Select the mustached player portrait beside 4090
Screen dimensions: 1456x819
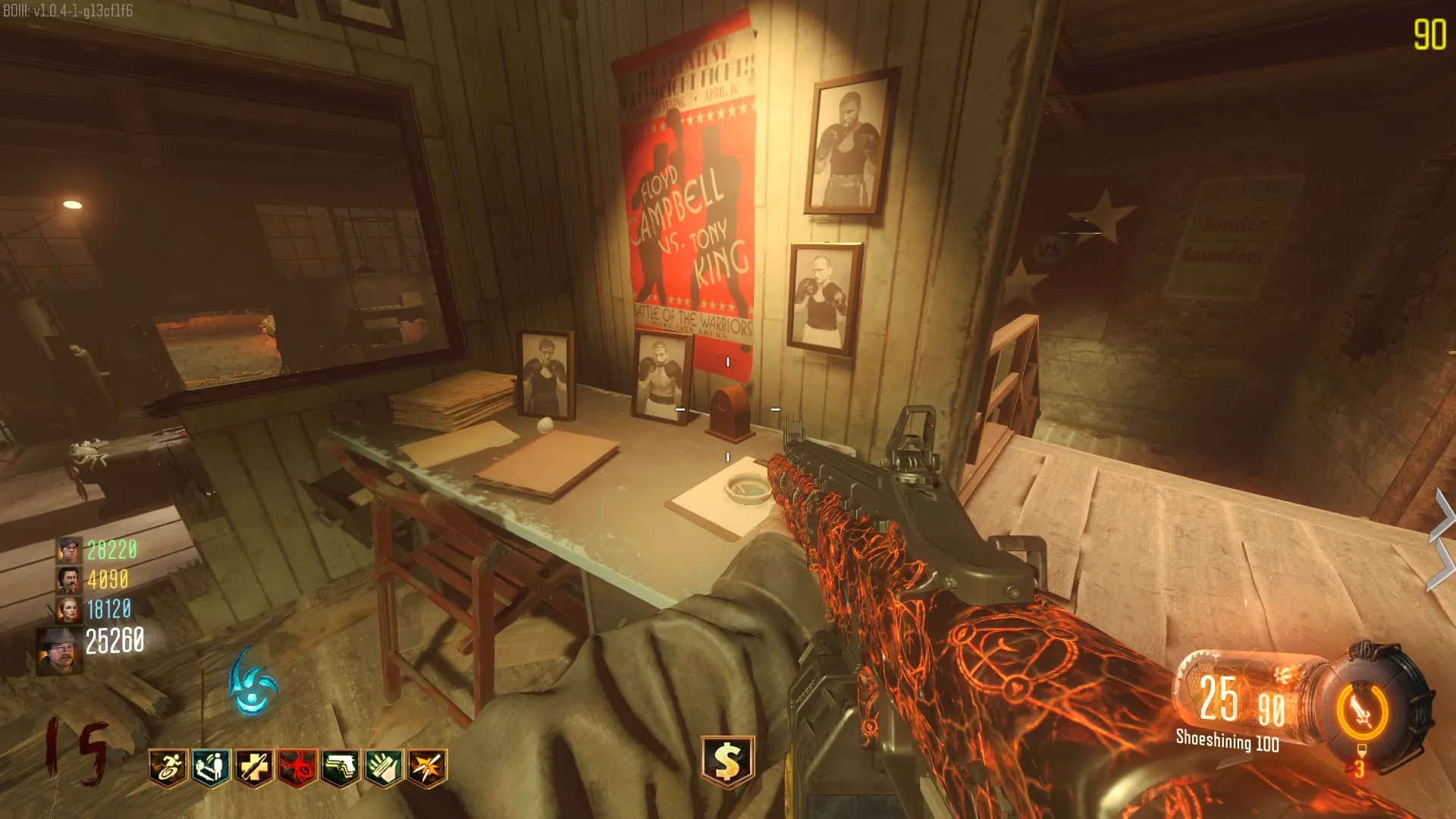[x=69, y=580]
